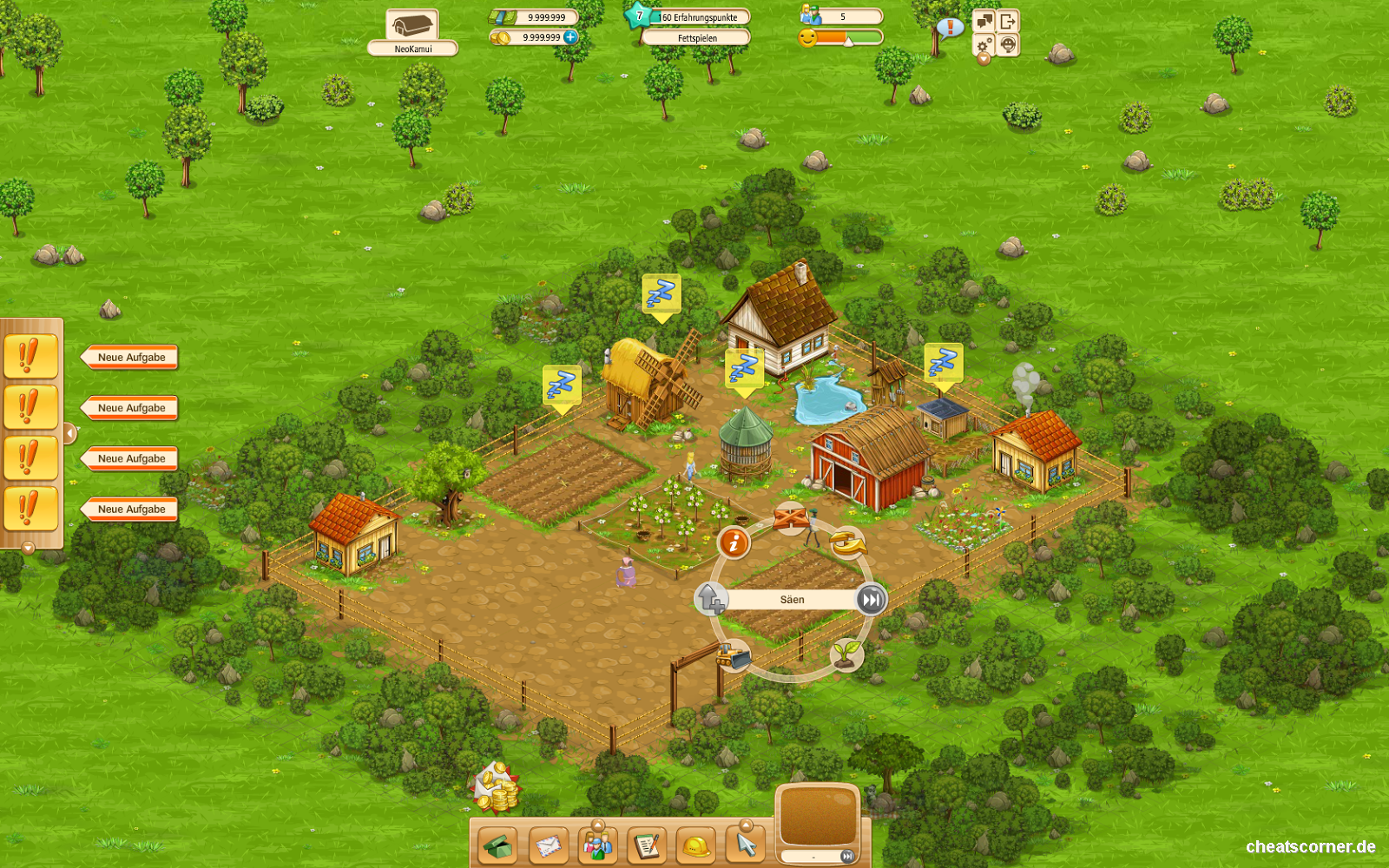
Task: Open the settings gear icon
Action: tap(983, 45)
